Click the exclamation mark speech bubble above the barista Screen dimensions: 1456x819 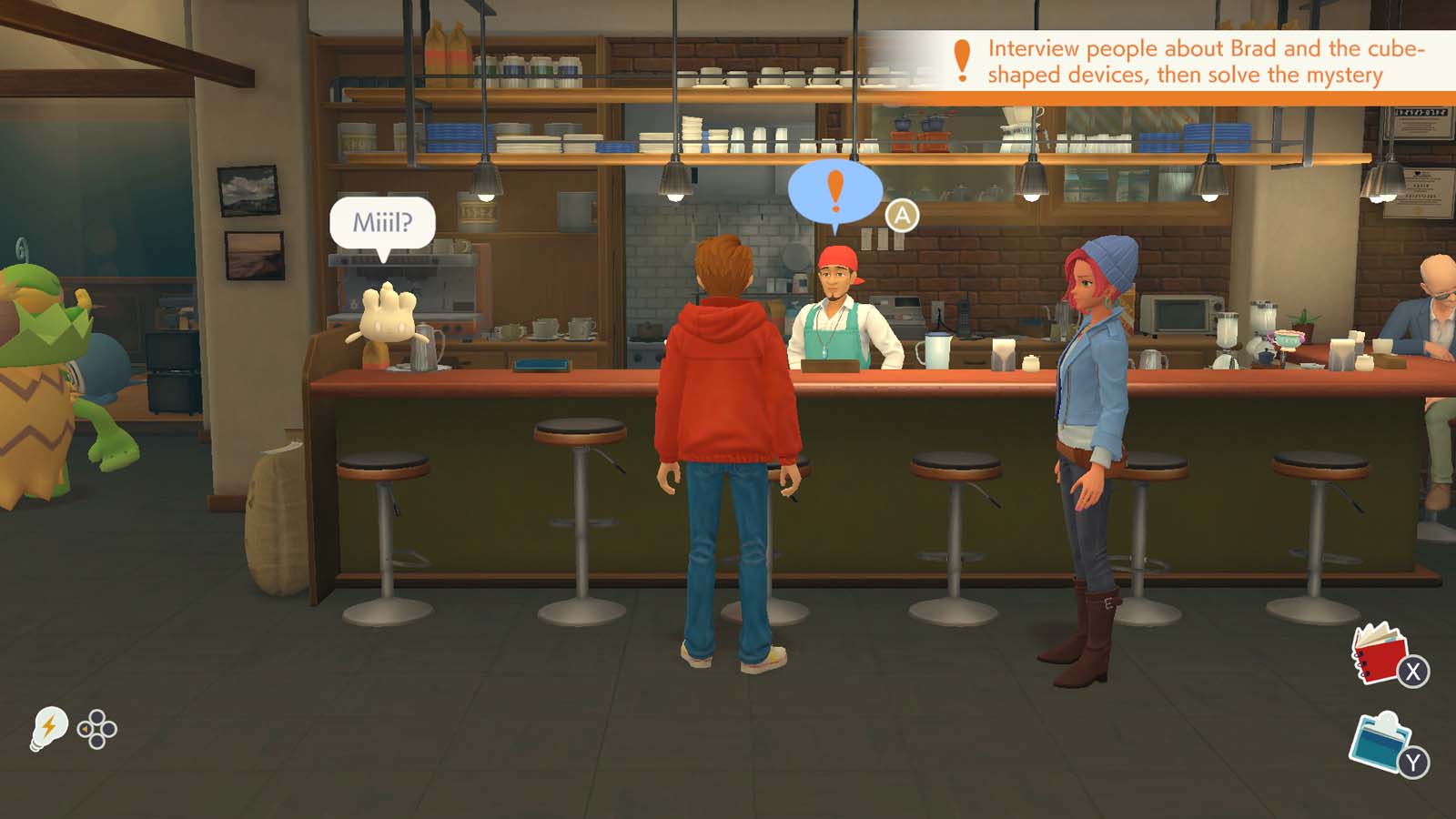coord(835,193)
